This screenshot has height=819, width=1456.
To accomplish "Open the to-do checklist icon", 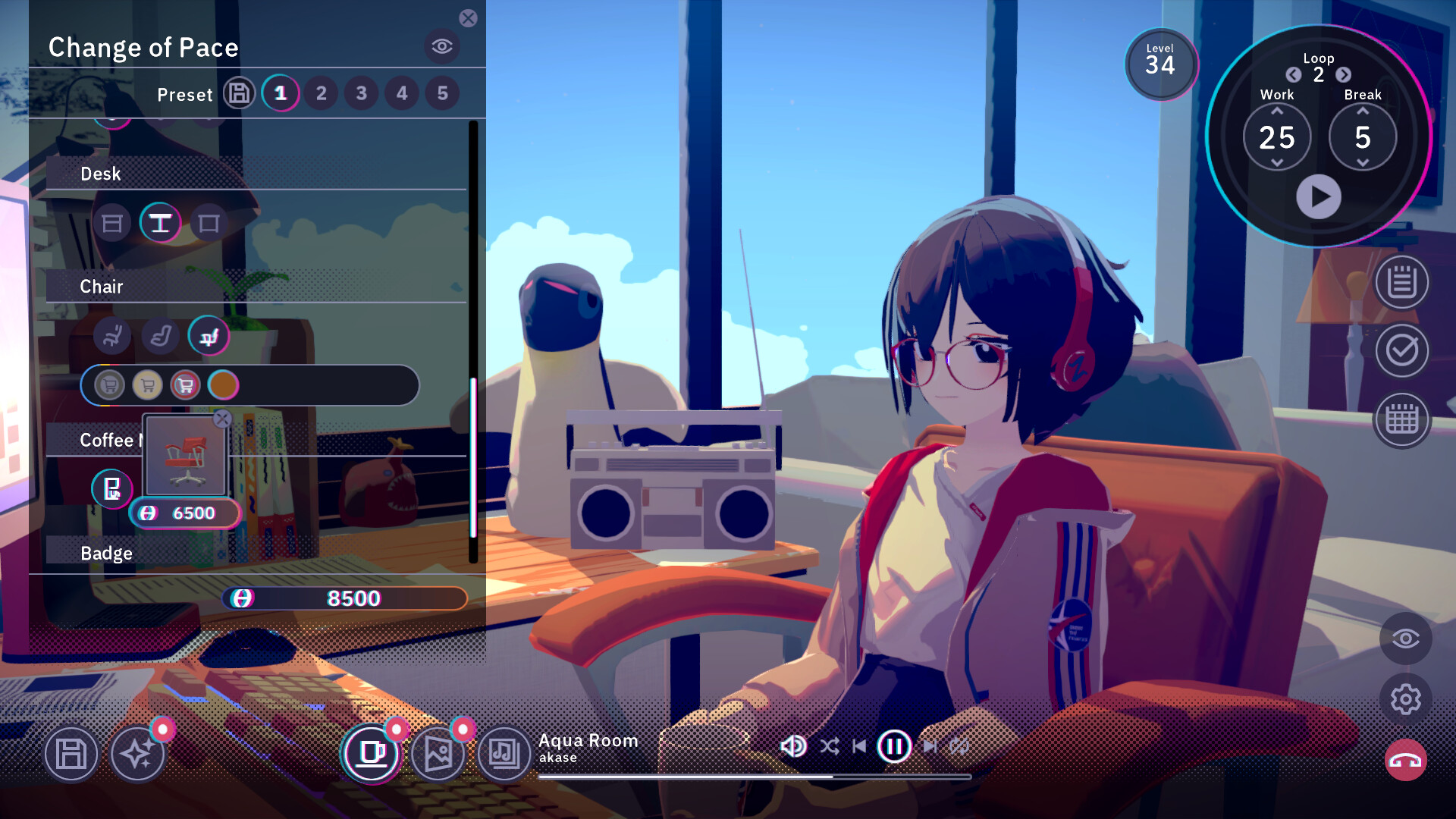I will (1401, 351).
